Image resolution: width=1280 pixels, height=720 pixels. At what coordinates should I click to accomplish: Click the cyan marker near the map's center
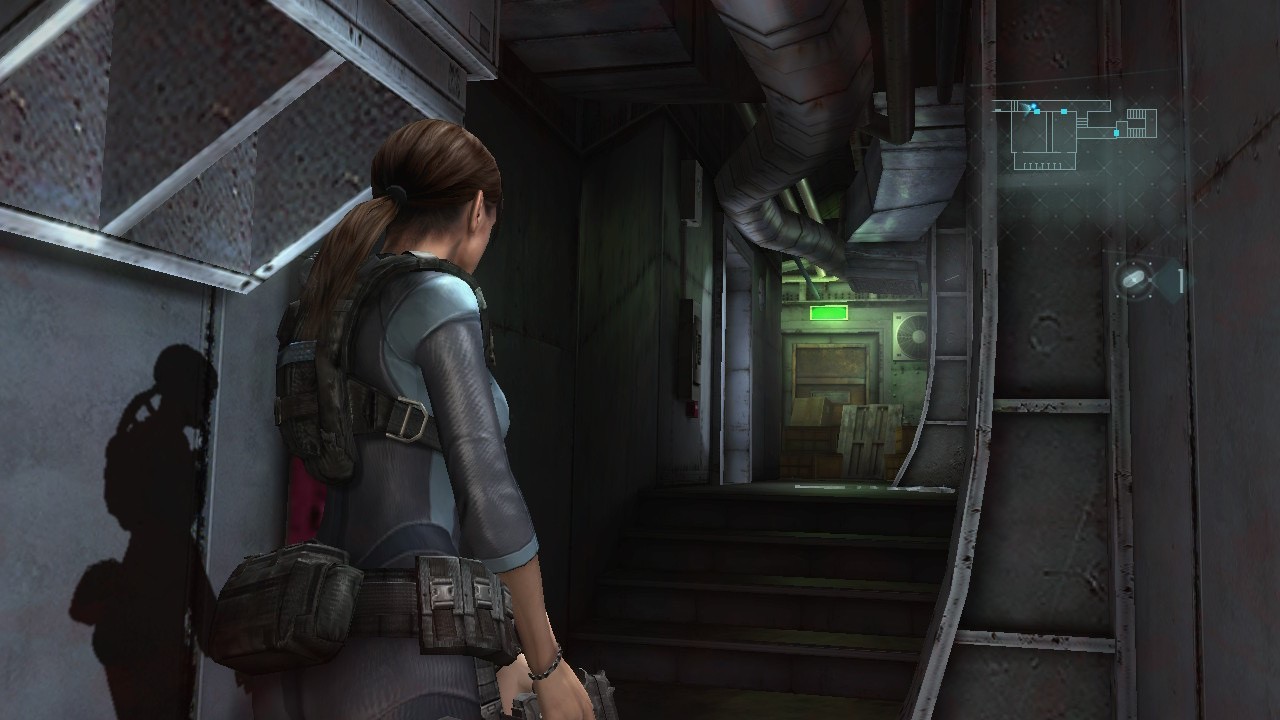coord(1064,111)
